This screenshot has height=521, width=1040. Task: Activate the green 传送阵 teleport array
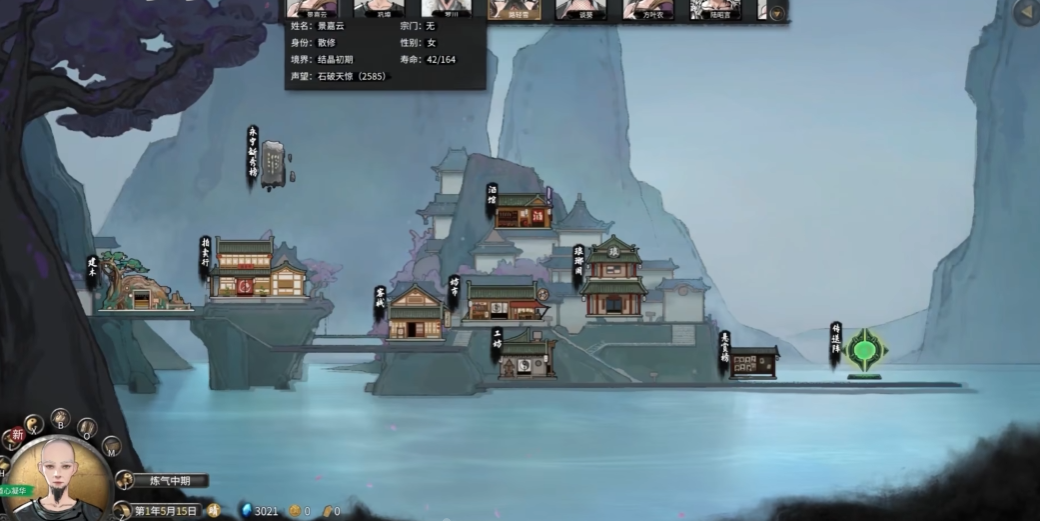[863, 351]
